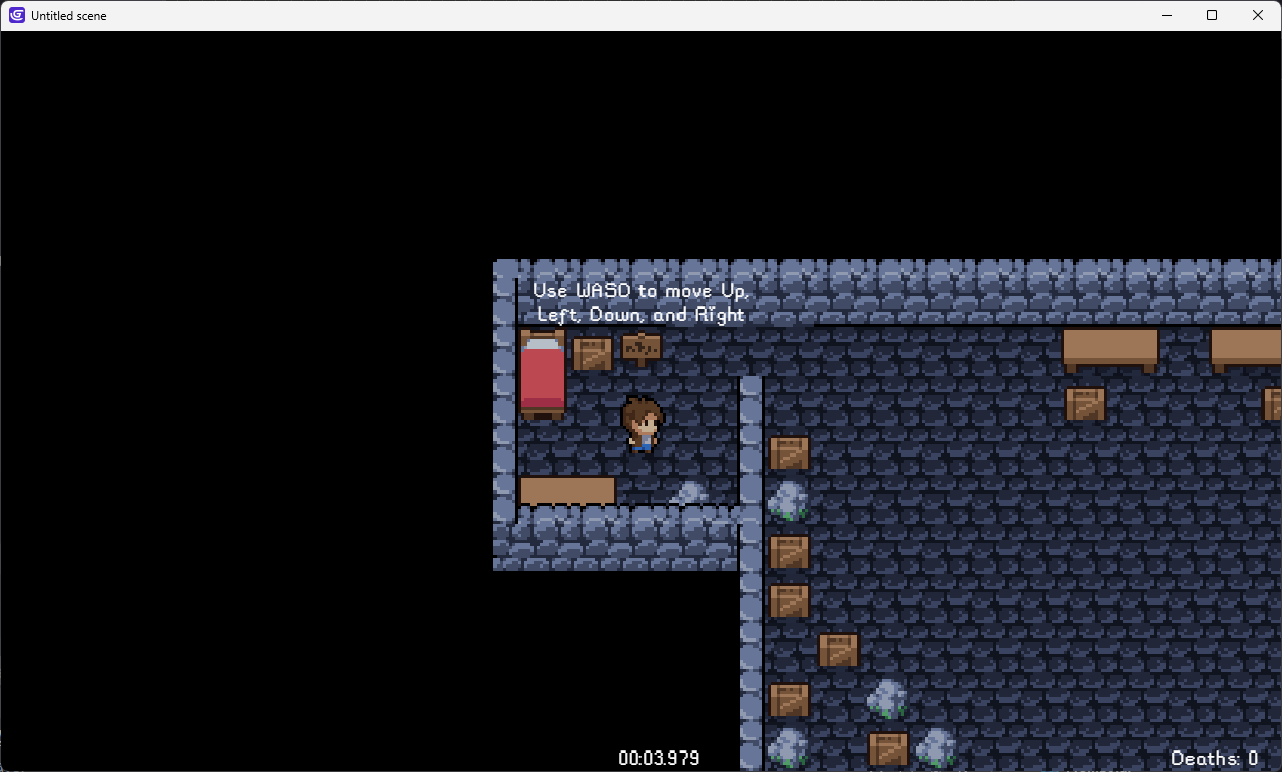Click the wooden crate beside the bed sign

[x=593, y=352]
